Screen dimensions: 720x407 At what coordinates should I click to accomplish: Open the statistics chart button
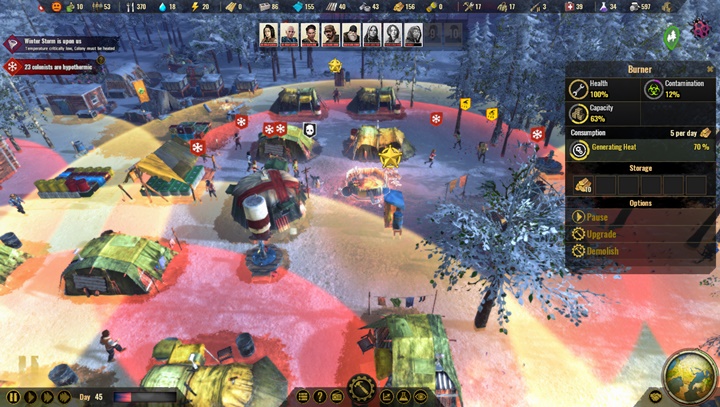pyautogui.click(x=387, y=397)
